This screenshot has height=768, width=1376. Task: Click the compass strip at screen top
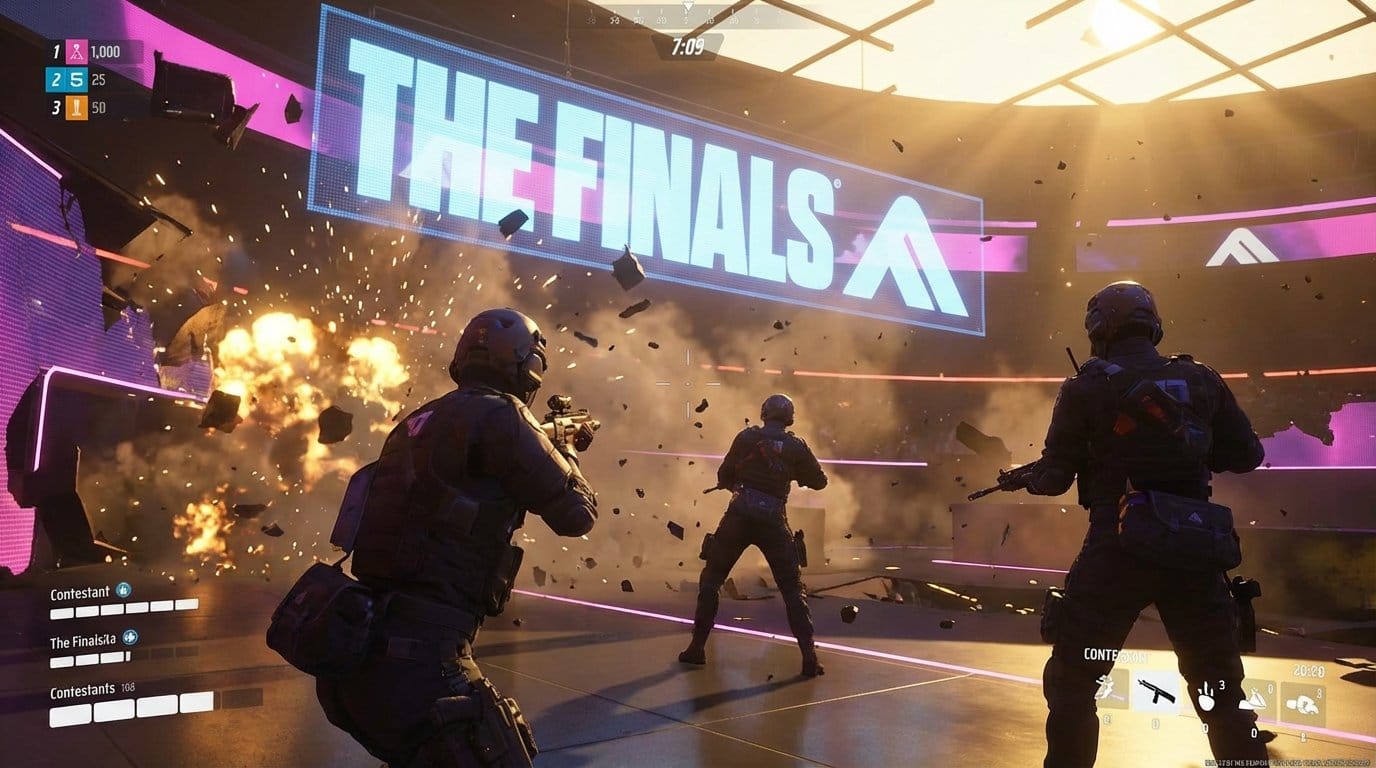tap(688, 13)
